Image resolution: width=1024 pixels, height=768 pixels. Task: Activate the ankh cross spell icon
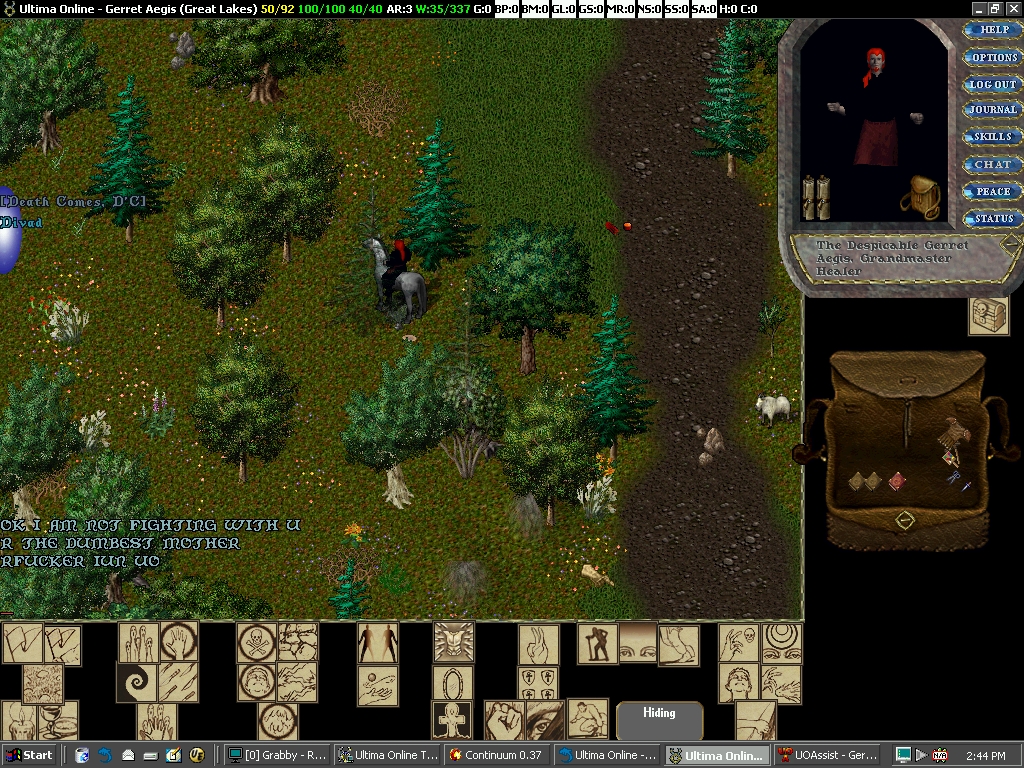453,720
